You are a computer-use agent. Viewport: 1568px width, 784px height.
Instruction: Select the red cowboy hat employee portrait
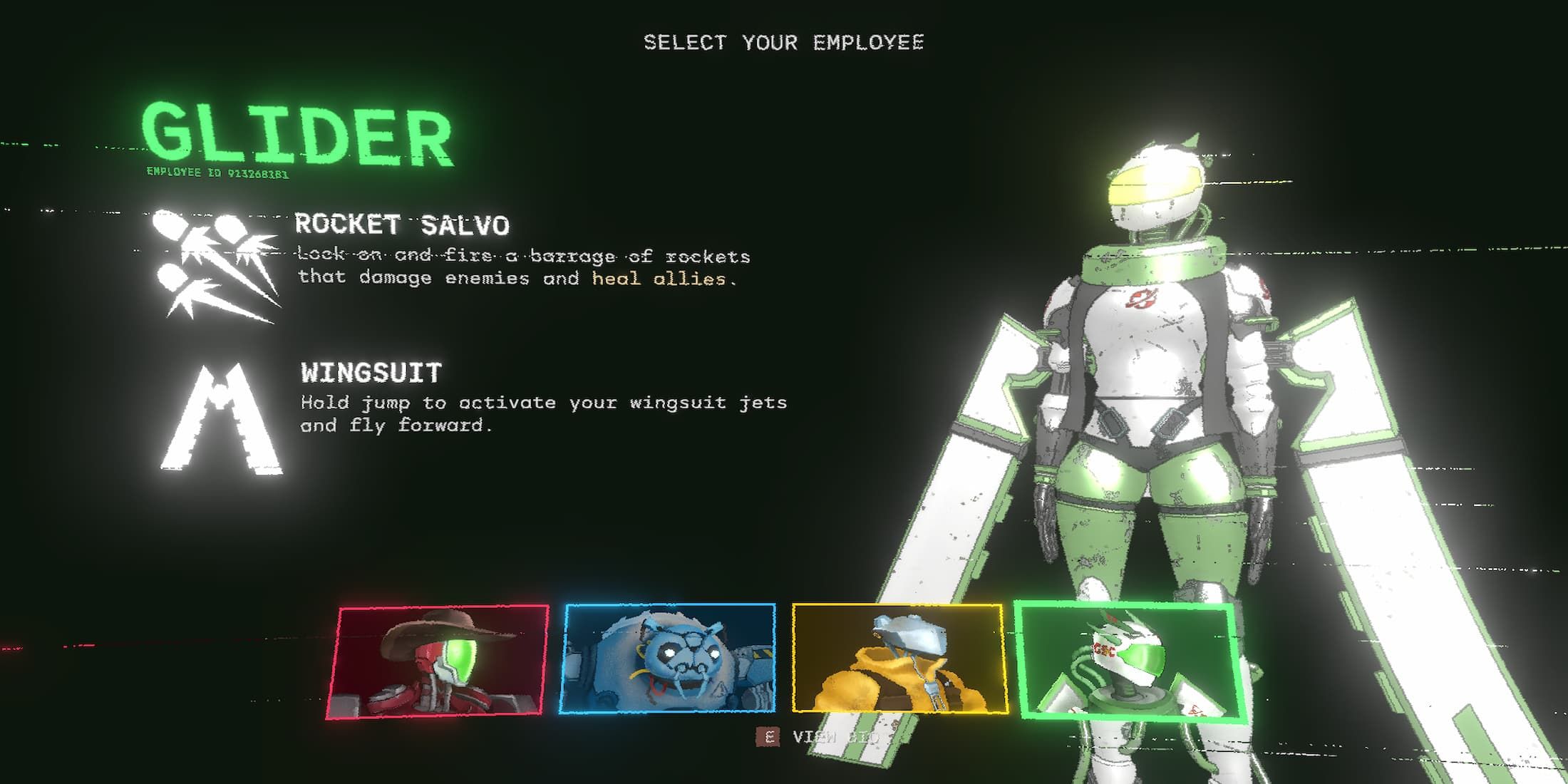click(438, 661)
